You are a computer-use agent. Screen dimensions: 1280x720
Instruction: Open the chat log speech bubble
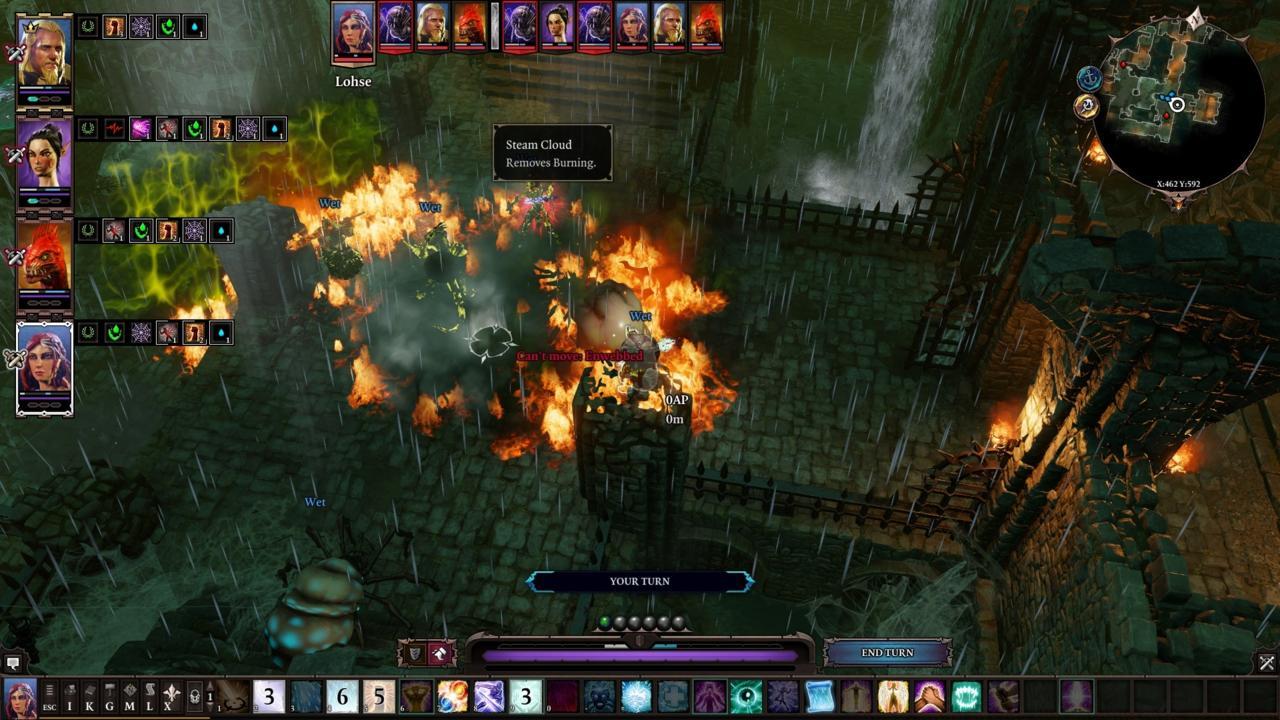(13, 663)
